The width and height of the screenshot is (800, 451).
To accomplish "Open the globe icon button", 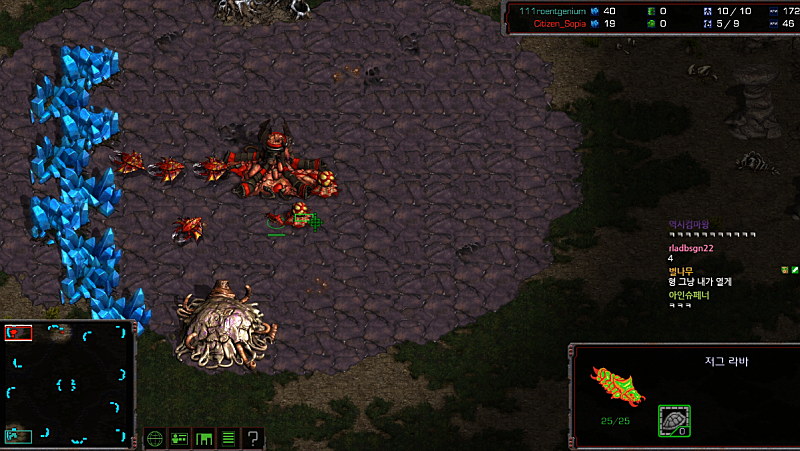I will [155, 438].
